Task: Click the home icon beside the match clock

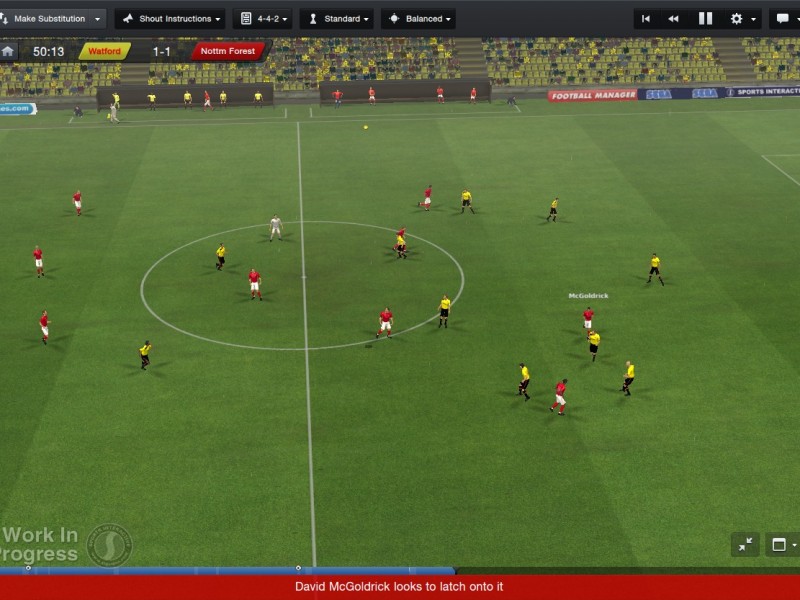Action: [x=9, y=51]
